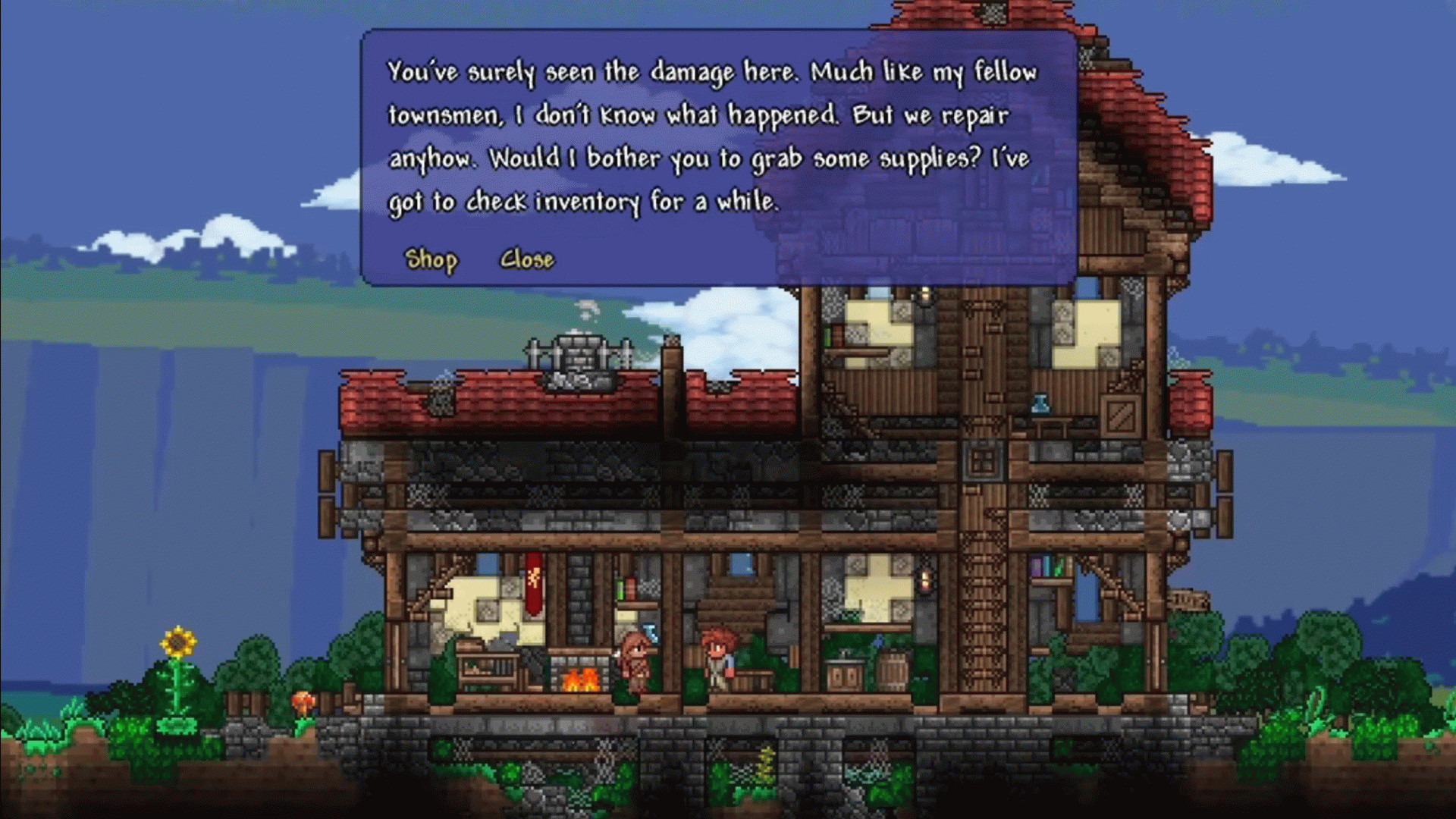Click the blue potion on the upstairs table
Viewport: 1456px width, 819px height.
point(1040,404)
